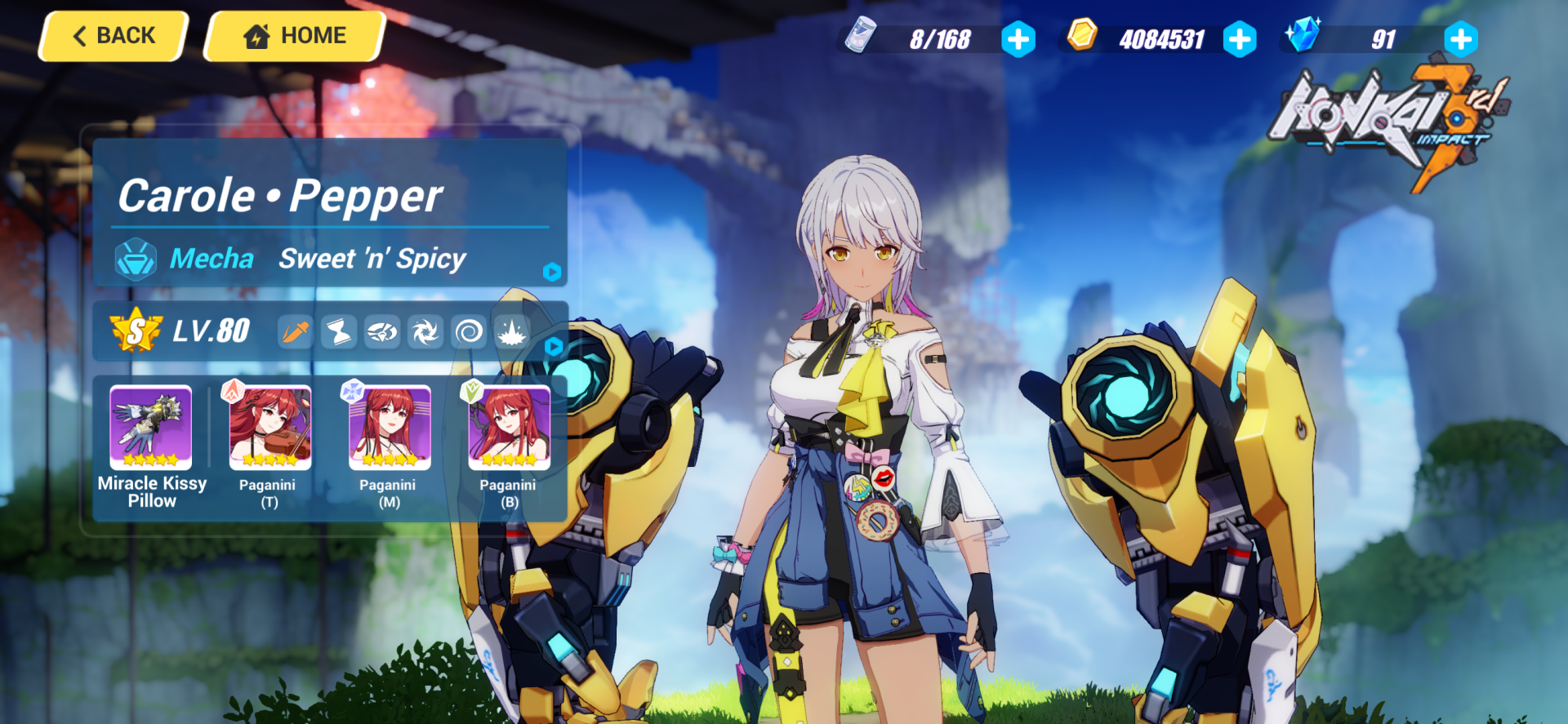
Task: Go back with the BACK button
Action: point(114,37)
